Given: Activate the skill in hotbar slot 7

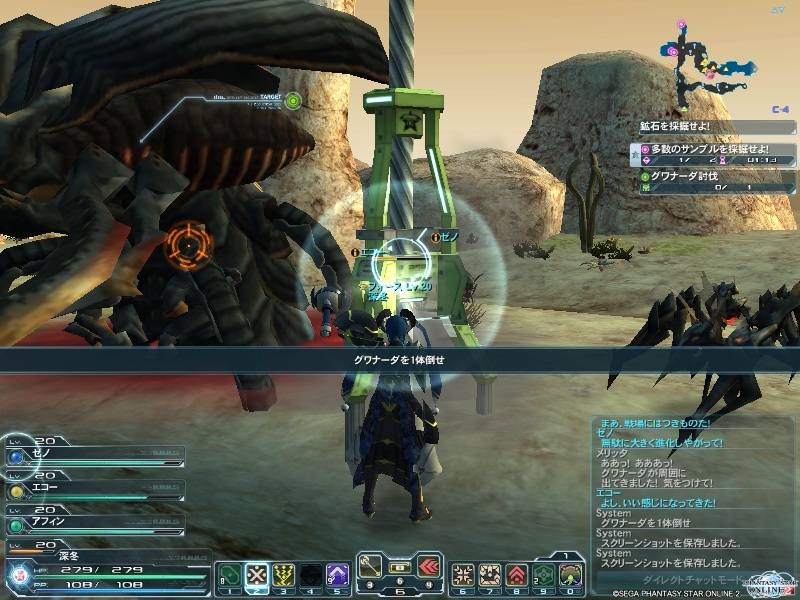Looking at the screenshot, I should tap(490, 574).
